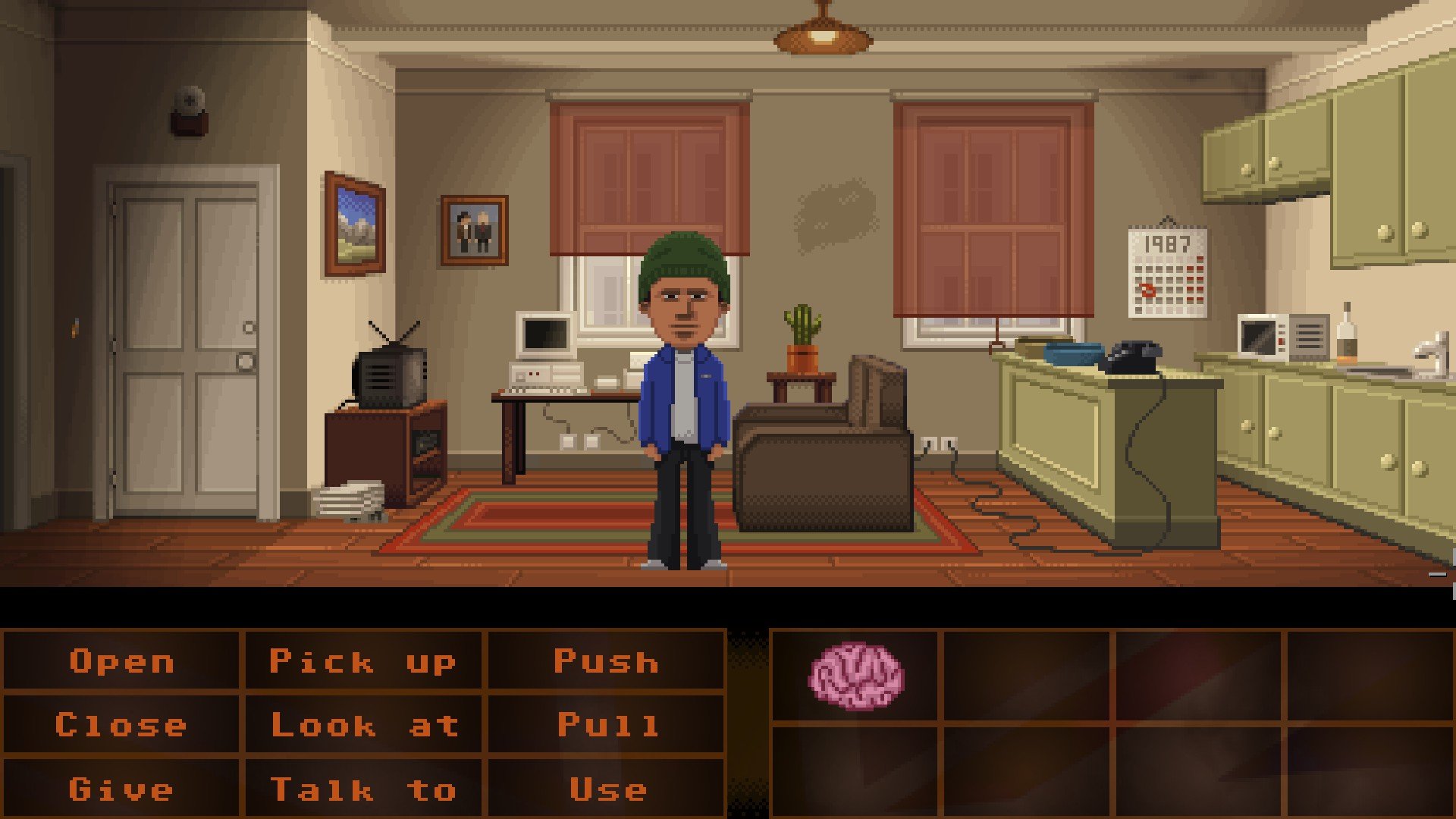Select the Close verb

tap(121, 725)
